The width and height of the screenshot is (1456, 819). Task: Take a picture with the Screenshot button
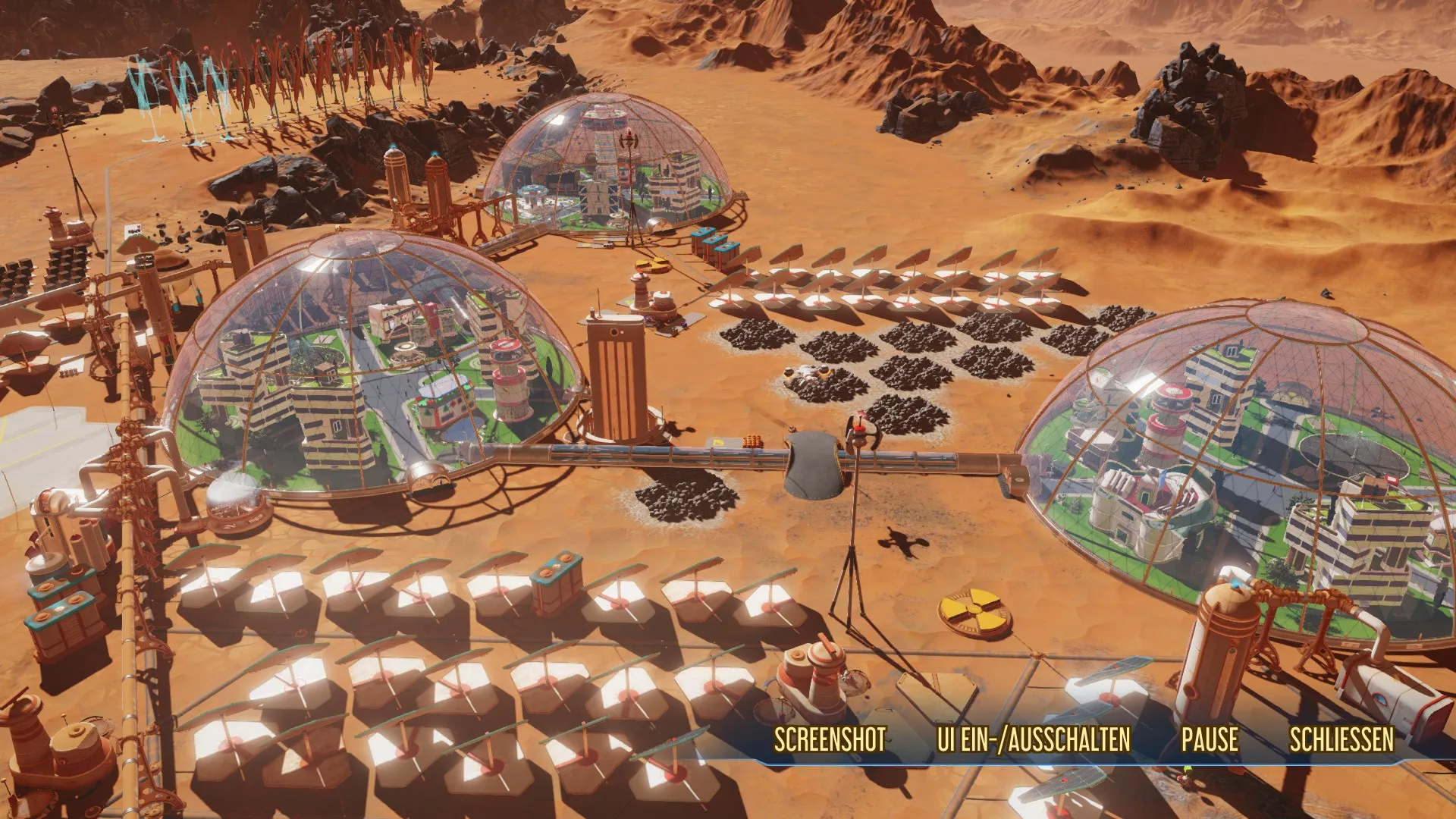click(830, 739)
